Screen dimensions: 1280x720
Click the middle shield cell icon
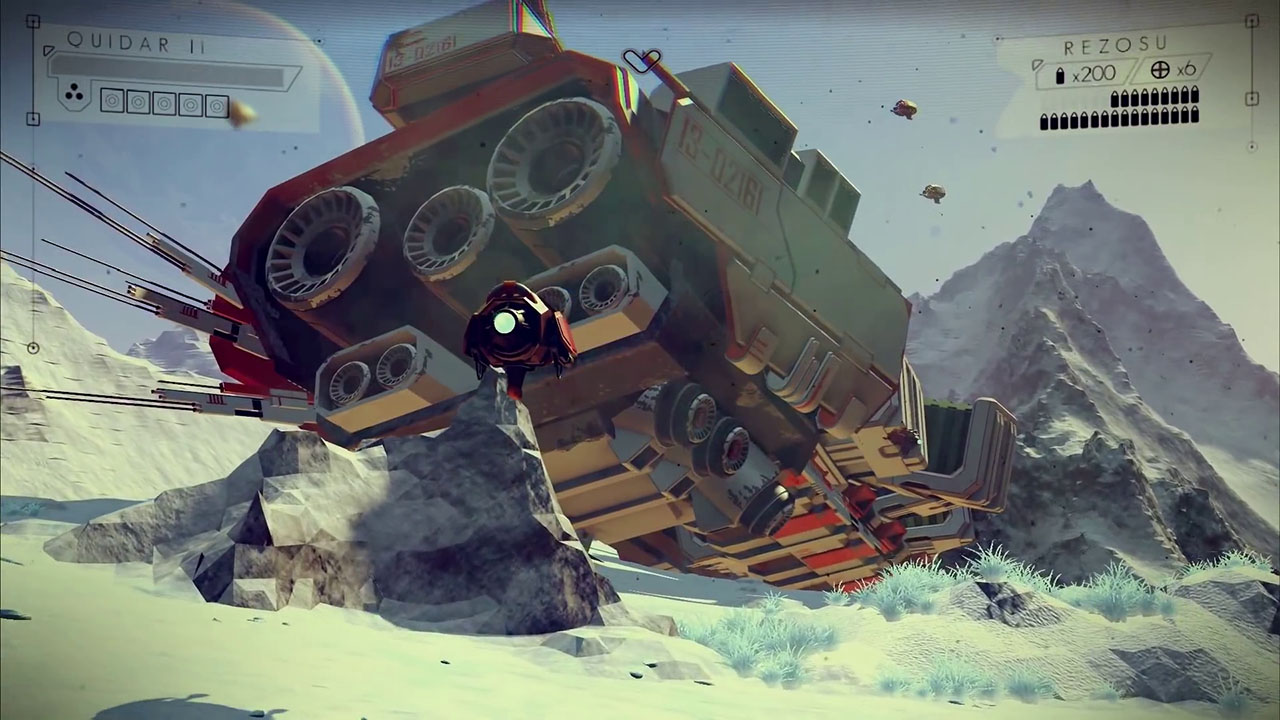[x=165, y=102]
